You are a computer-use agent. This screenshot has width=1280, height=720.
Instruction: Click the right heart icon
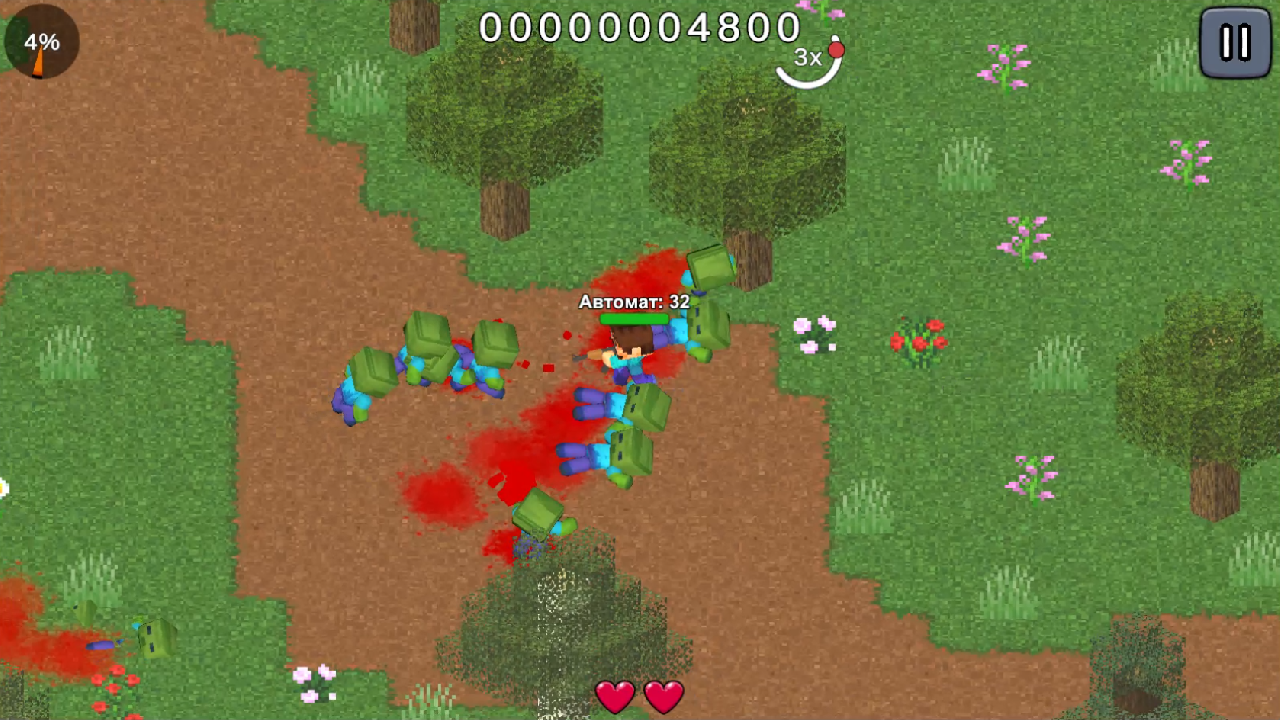(662, 696)
